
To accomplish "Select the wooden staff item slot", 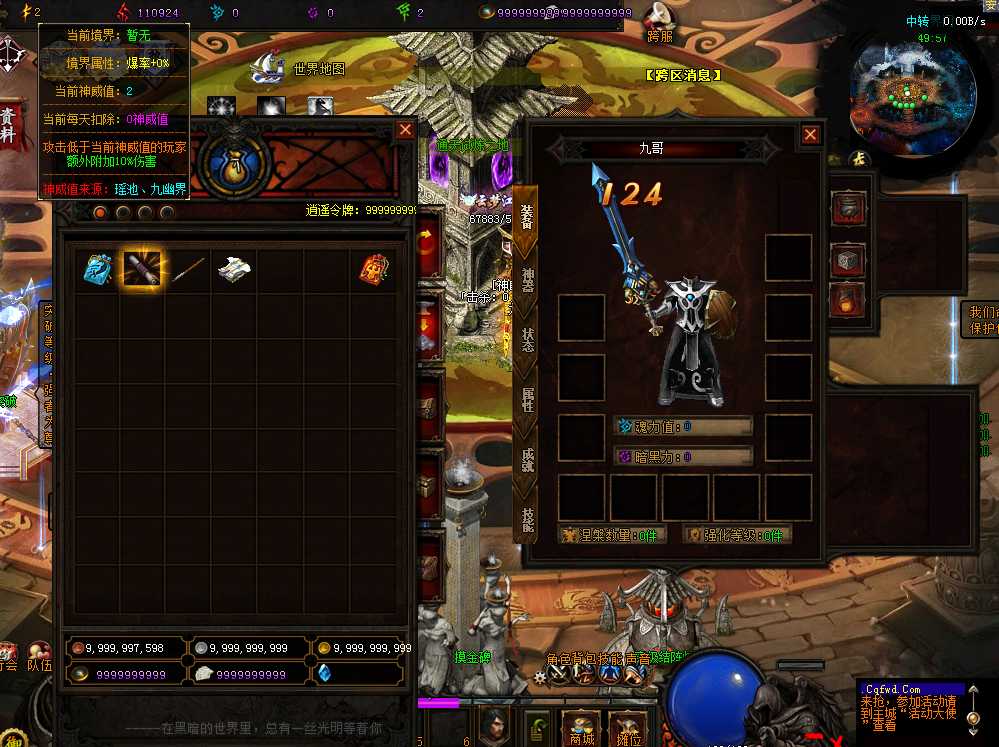I will coord(187,269).
